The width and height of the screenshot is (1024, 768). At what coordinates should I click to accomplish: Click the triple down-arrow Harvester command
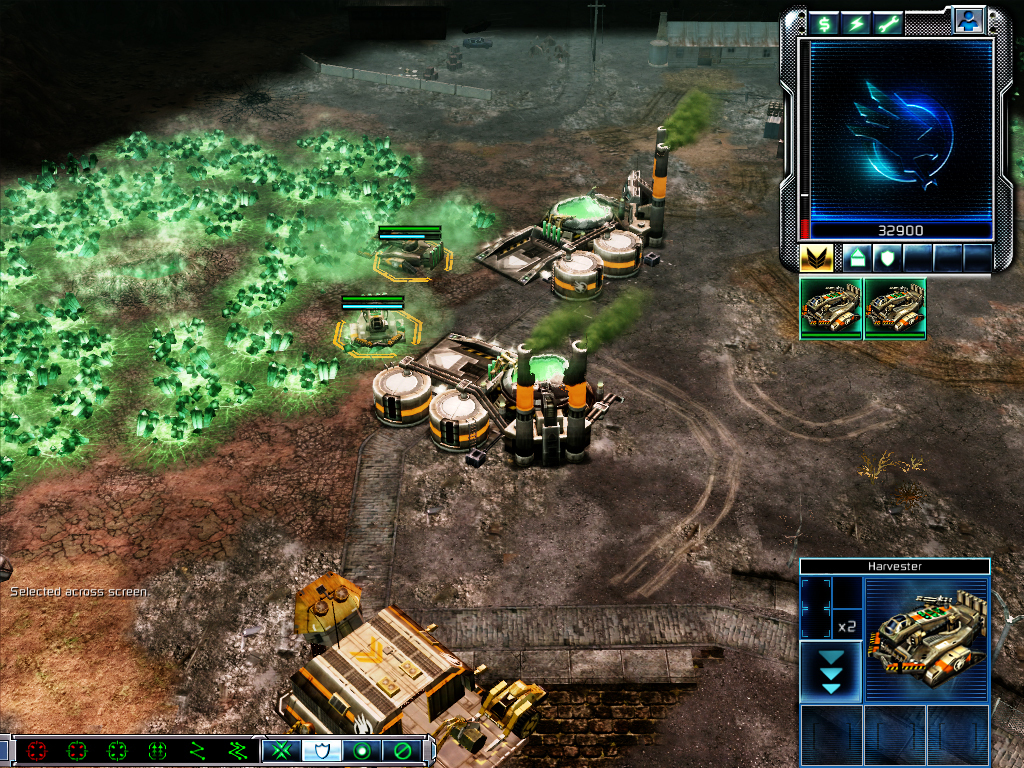(830, 671)
